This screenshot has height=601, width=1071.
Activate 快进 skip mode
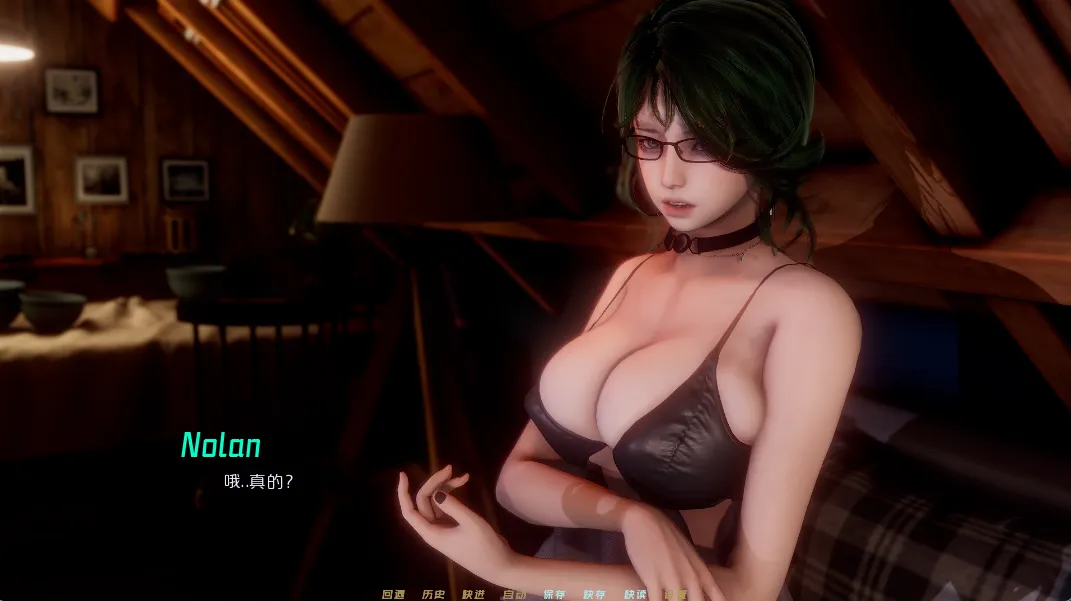click(x=473, y=594)
